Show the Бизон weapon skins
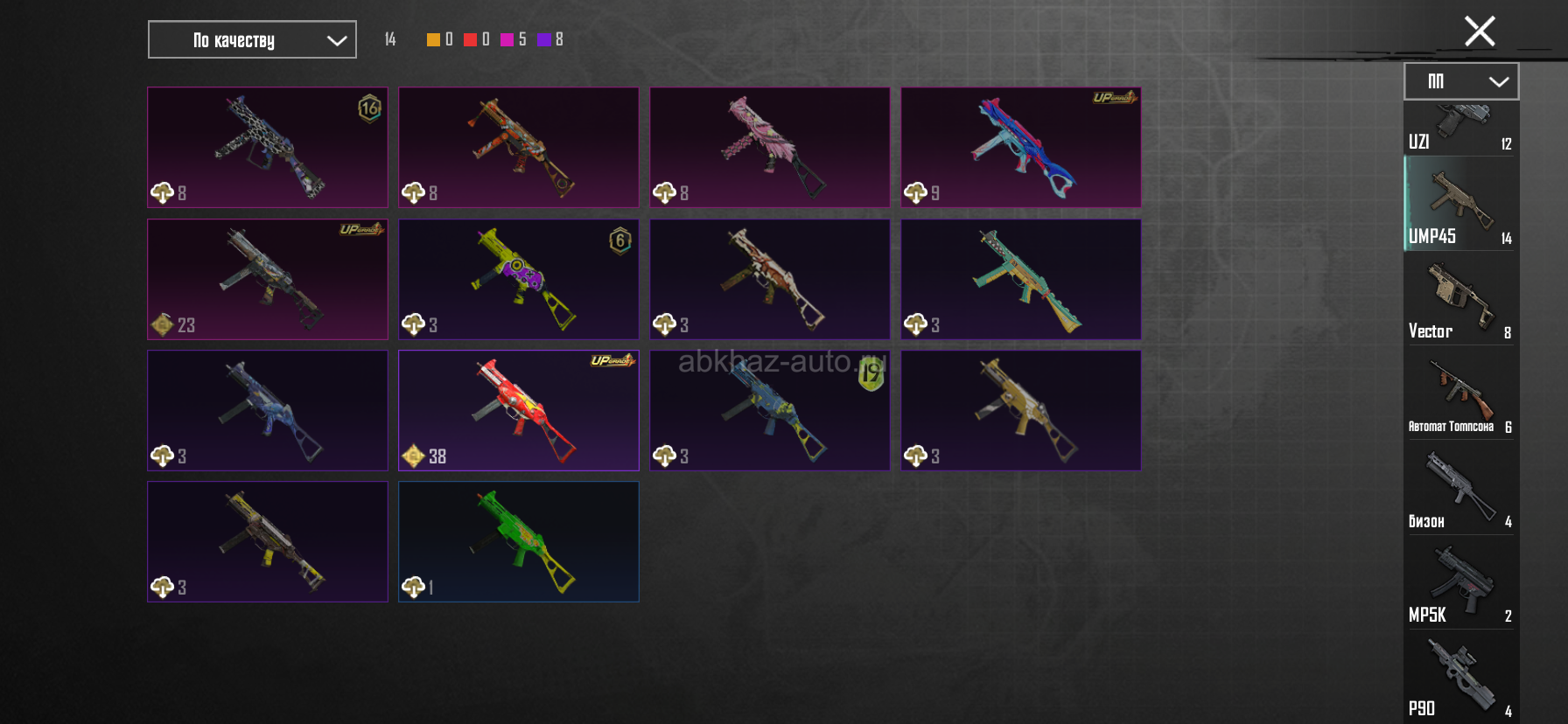The image size is (1568, 724). 1460,488
